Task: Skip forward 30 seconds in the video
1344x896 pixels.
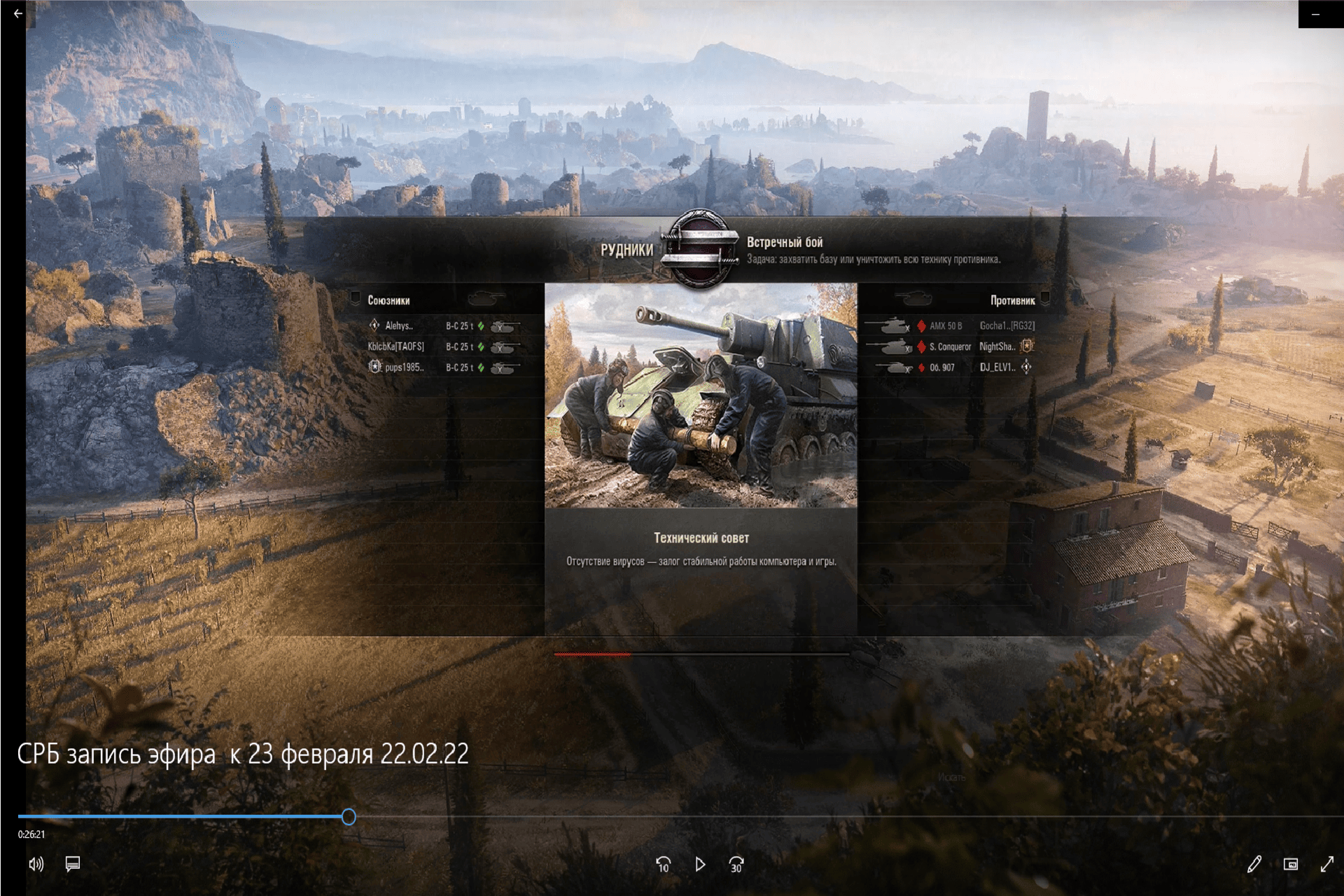Action: click(736, 864)
